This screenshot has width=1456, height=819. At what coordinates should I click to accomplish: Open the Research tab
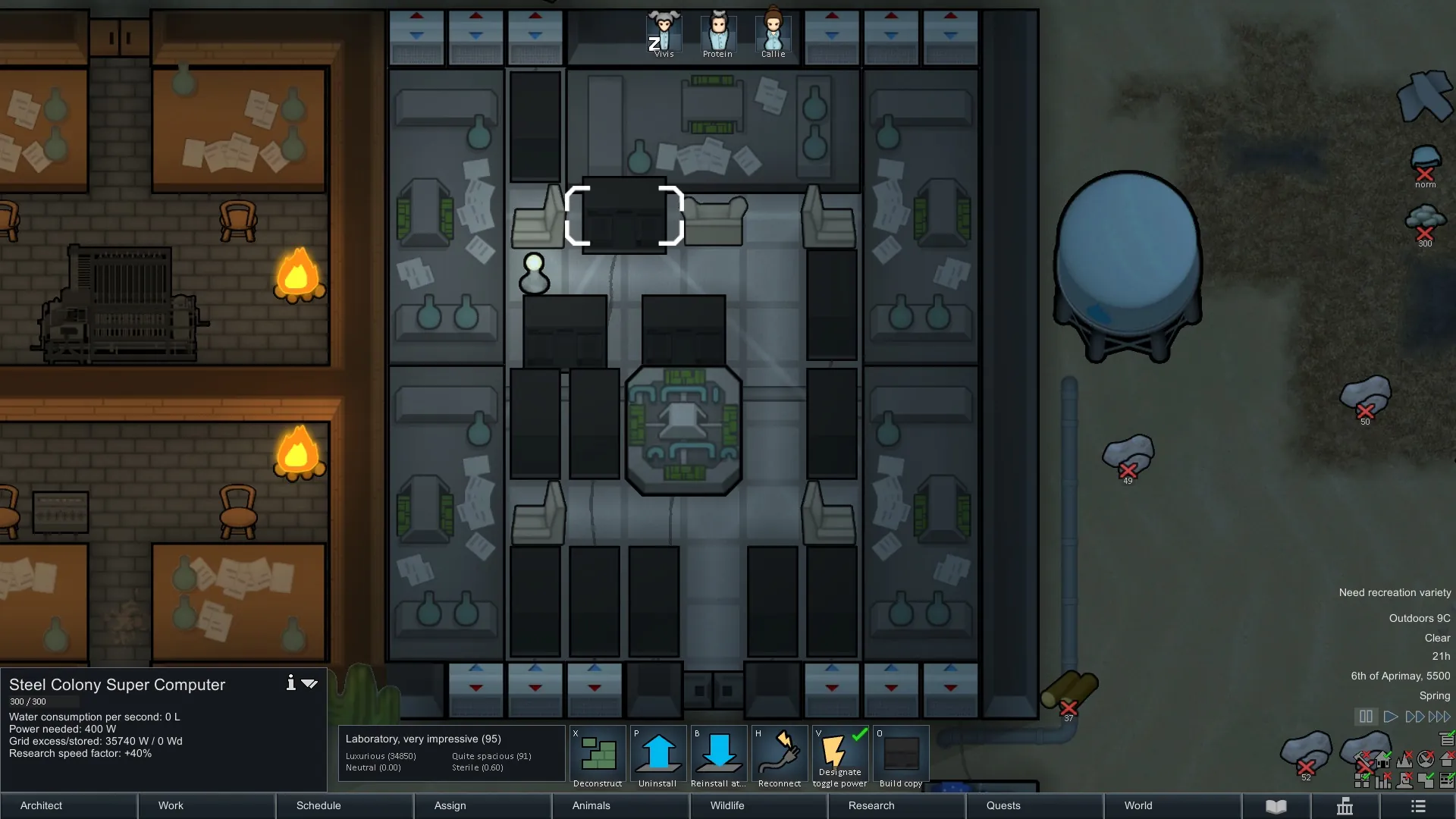point(896,805)
